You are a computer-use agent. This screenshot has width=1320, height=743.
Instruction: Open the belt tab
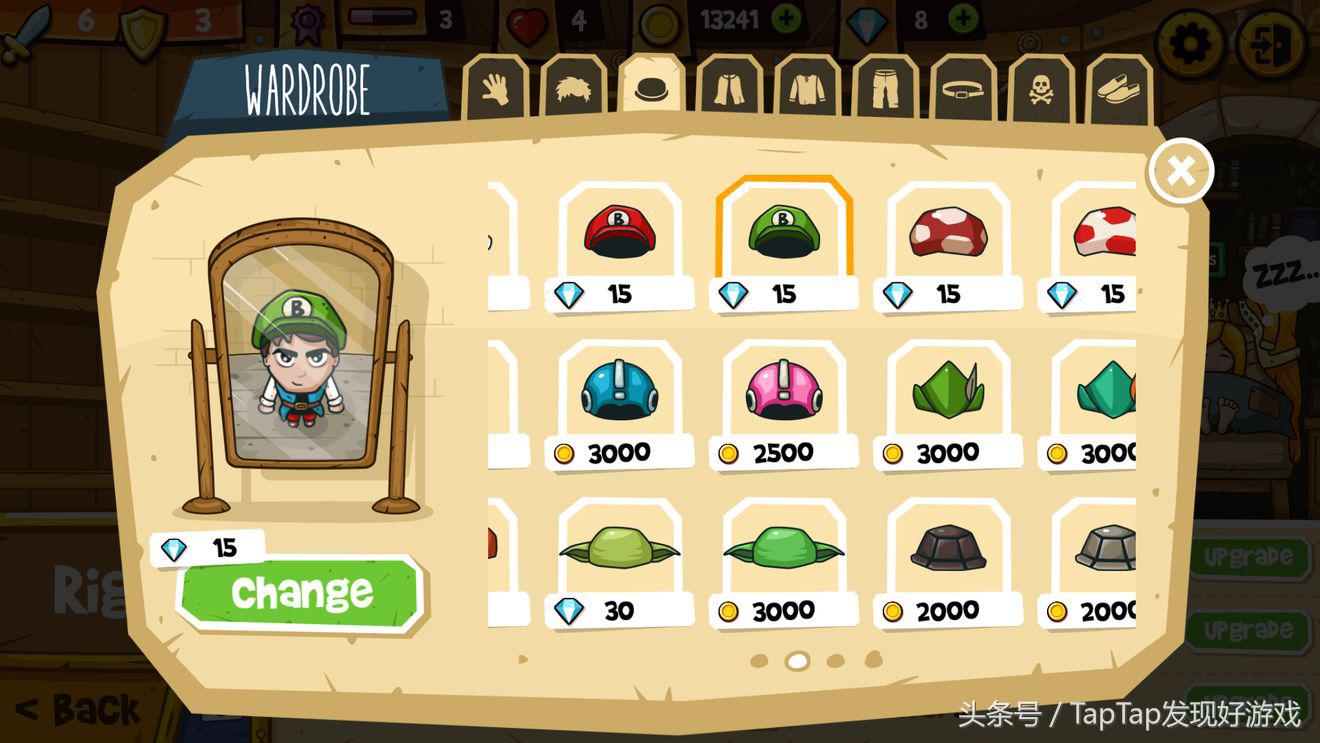pyautogui.click(x=963, y=91)
